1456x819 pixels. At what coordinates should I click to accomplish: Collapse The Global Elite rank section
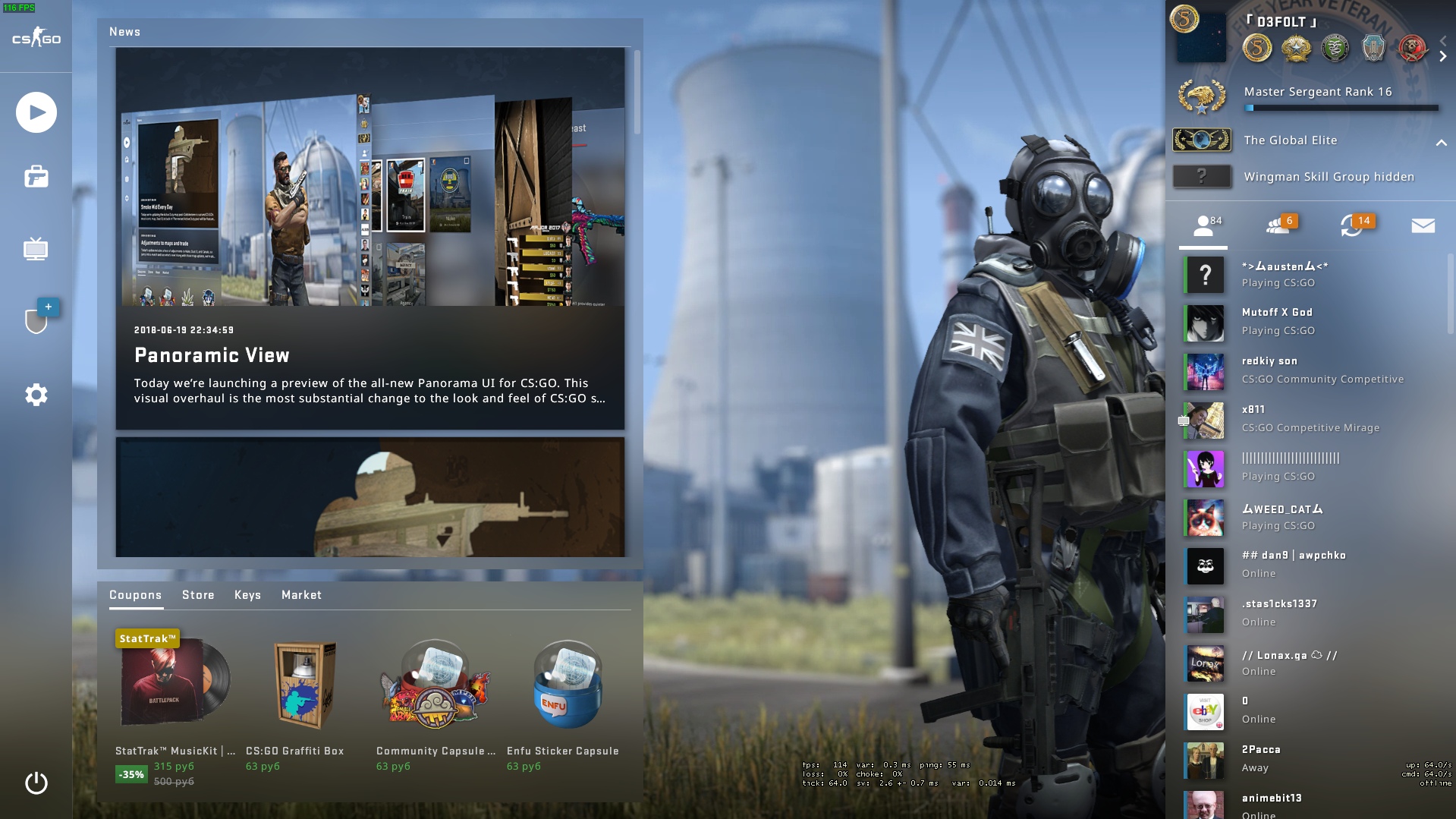(1441, 142)
